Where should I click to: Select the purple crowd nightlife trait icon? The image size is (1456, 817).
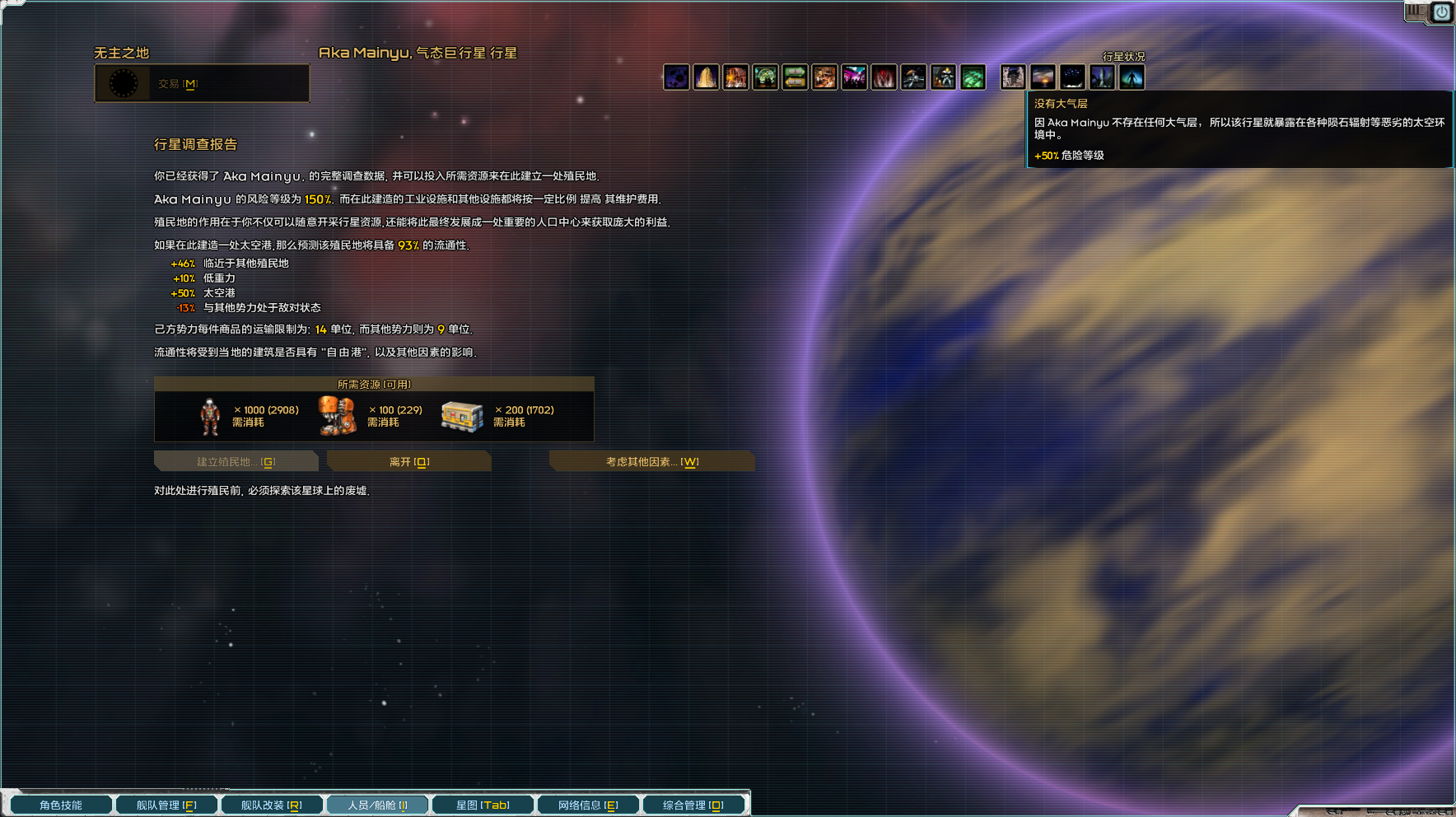click(855, 77)
